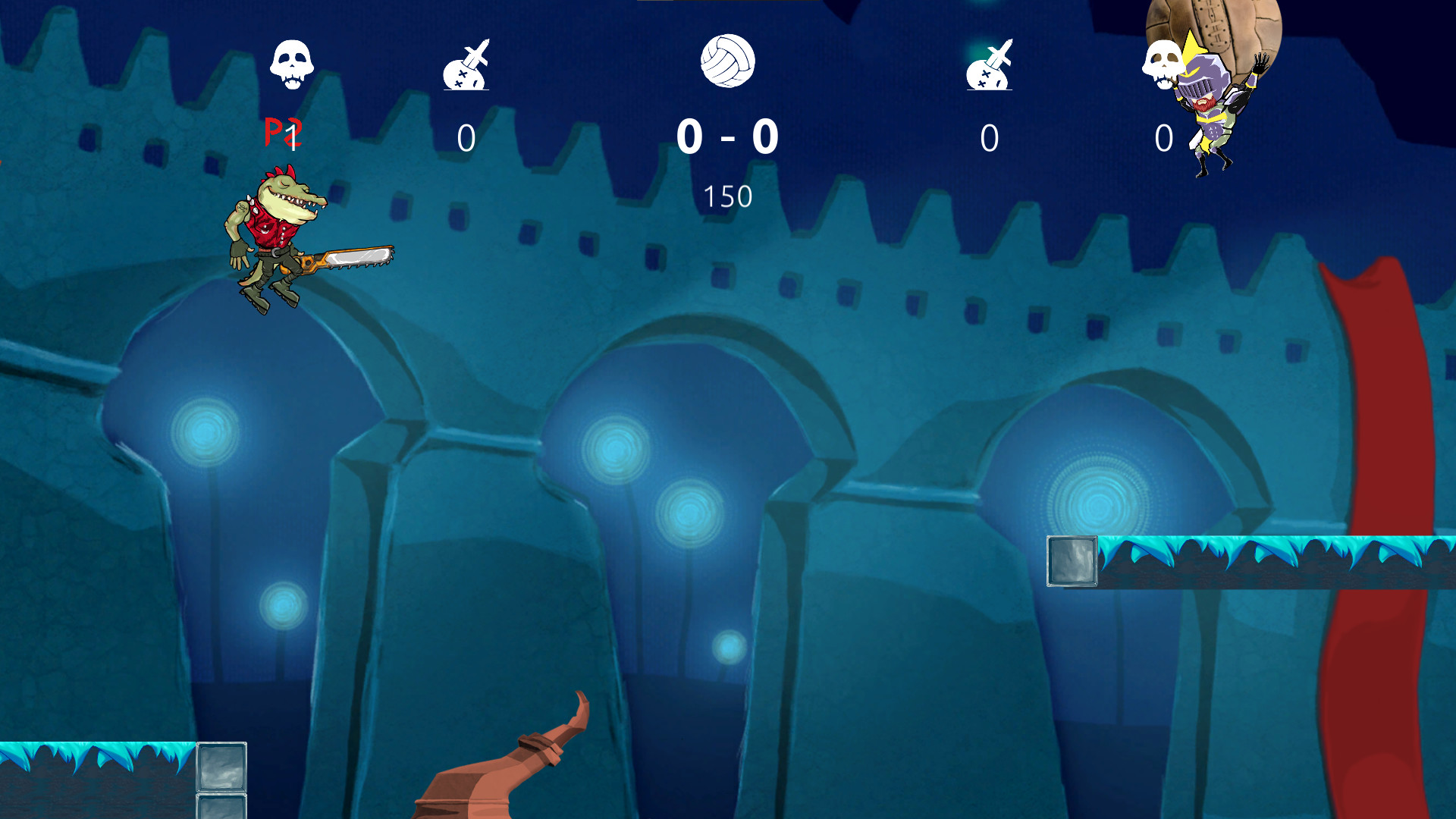Expand the 0 - 0 score display
This screenshot has height=819, width=1456.
click(728, 137)
